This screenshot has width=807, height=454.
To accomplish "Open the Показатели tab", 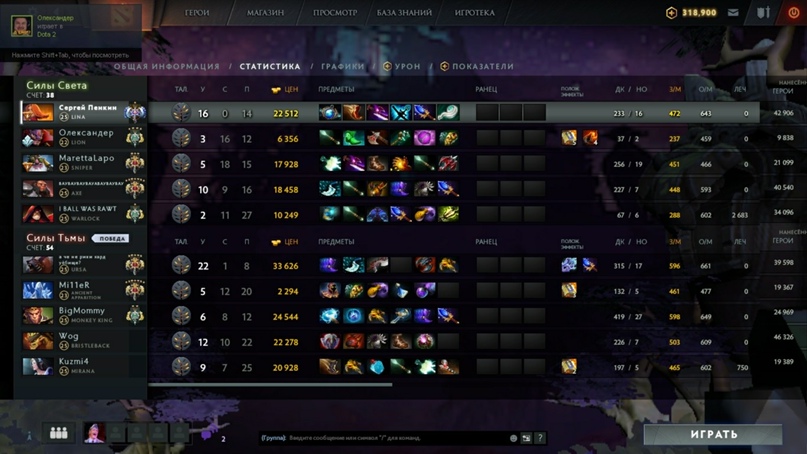I will (x=482, y=67).
